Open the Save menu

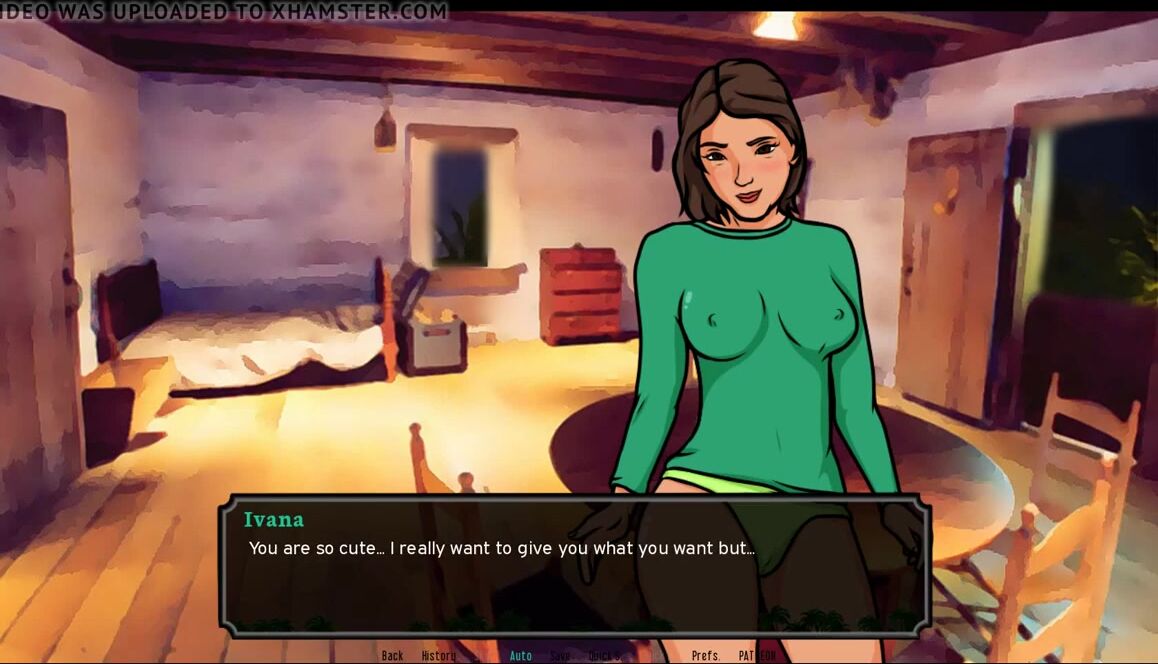560,656
